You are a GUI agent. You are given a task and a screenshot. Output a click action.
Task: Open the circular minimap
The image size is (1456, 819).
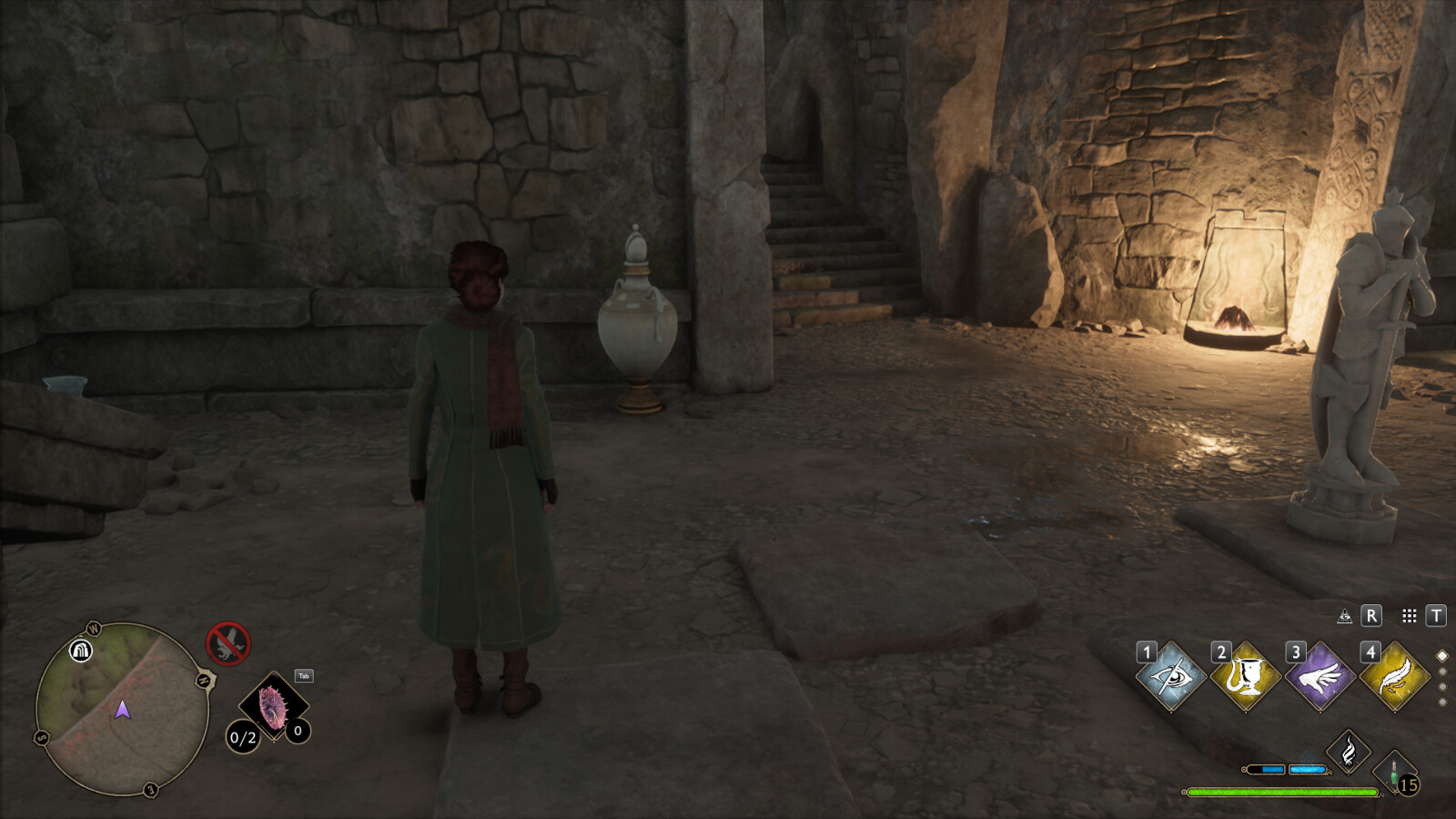121,709
